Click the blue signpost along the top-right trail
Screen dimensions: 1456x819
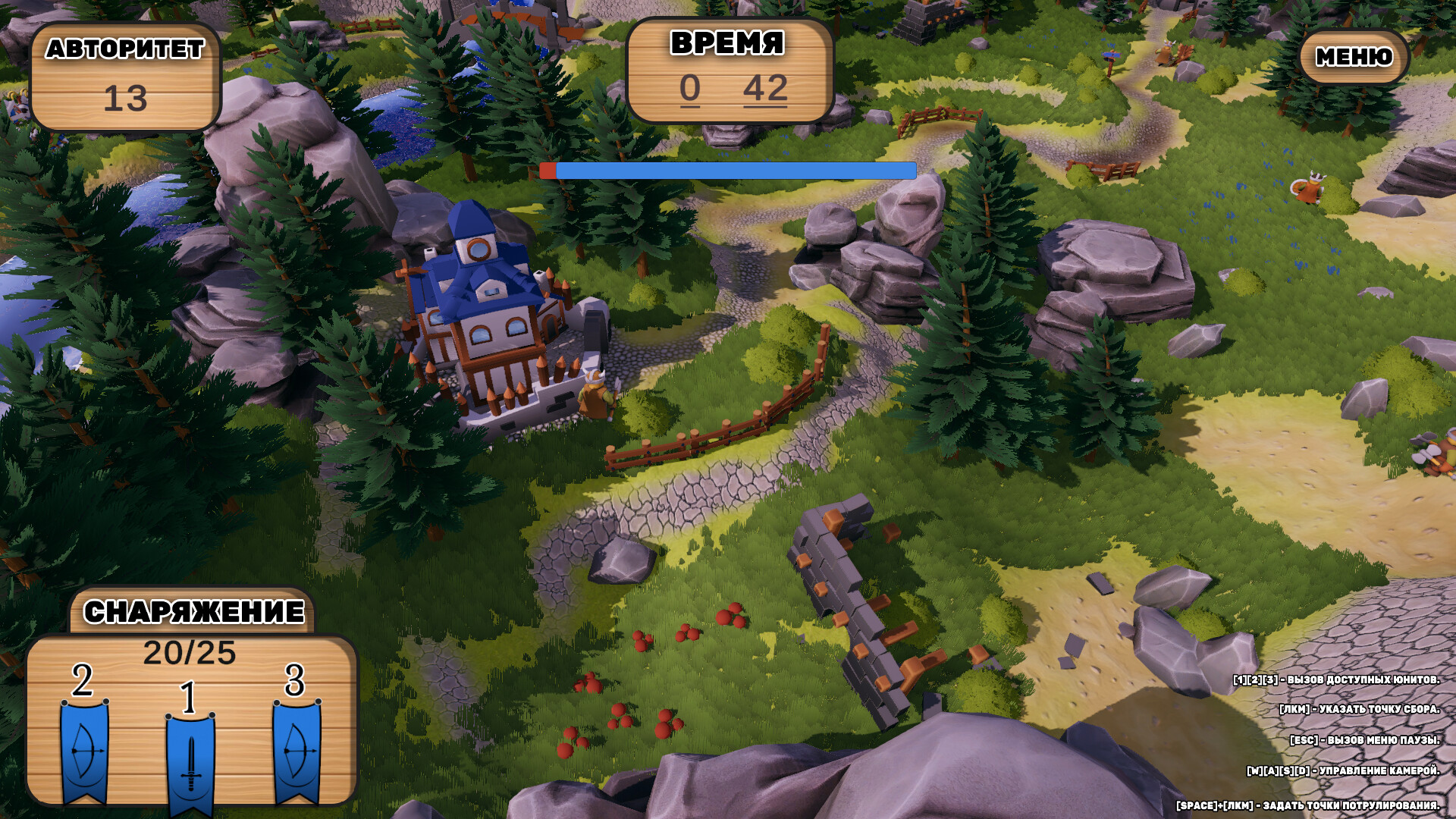pyautogui.click(x=1112, y=55)
